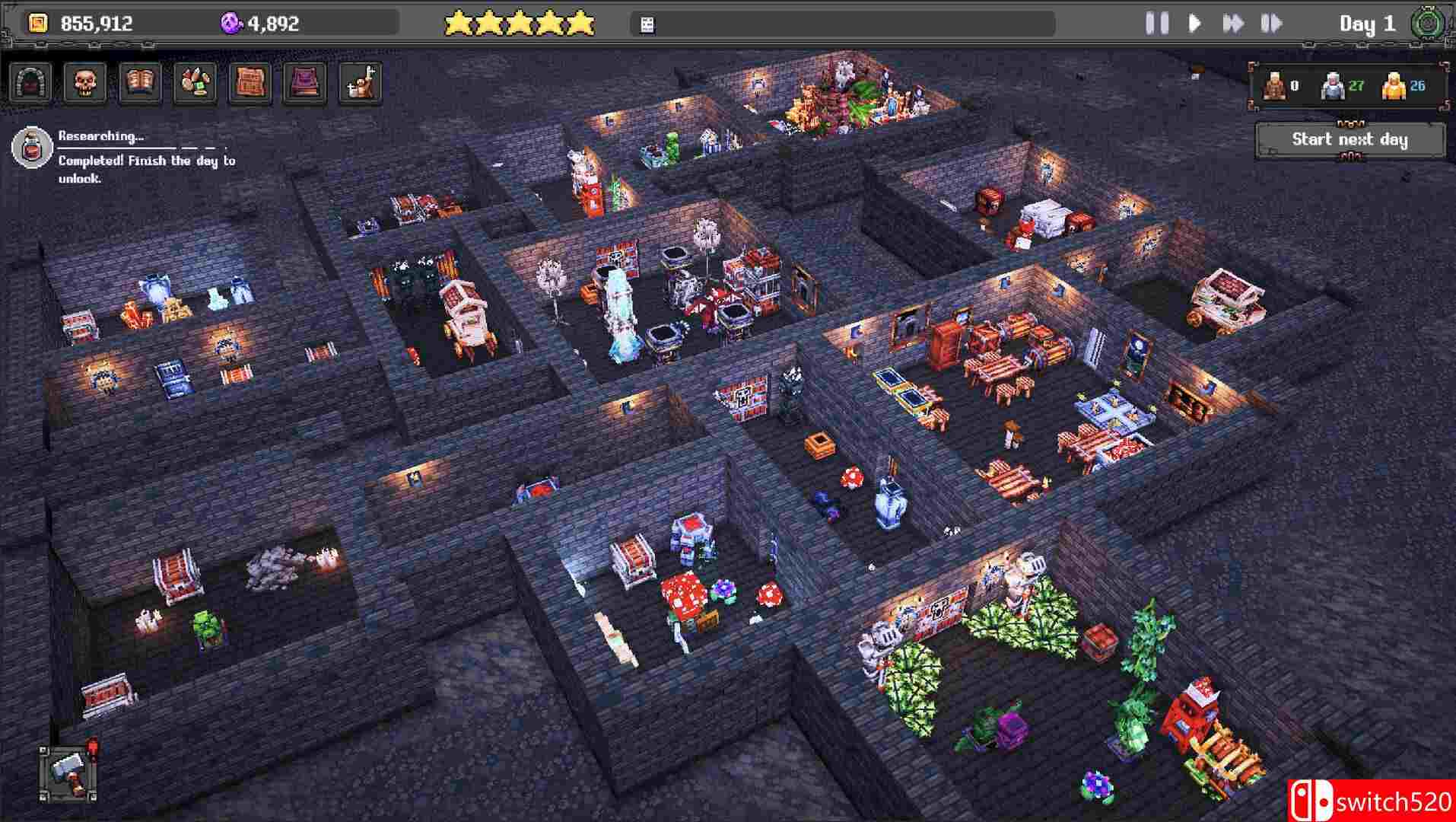Open the resources panel with gems icon

(195, 82)
